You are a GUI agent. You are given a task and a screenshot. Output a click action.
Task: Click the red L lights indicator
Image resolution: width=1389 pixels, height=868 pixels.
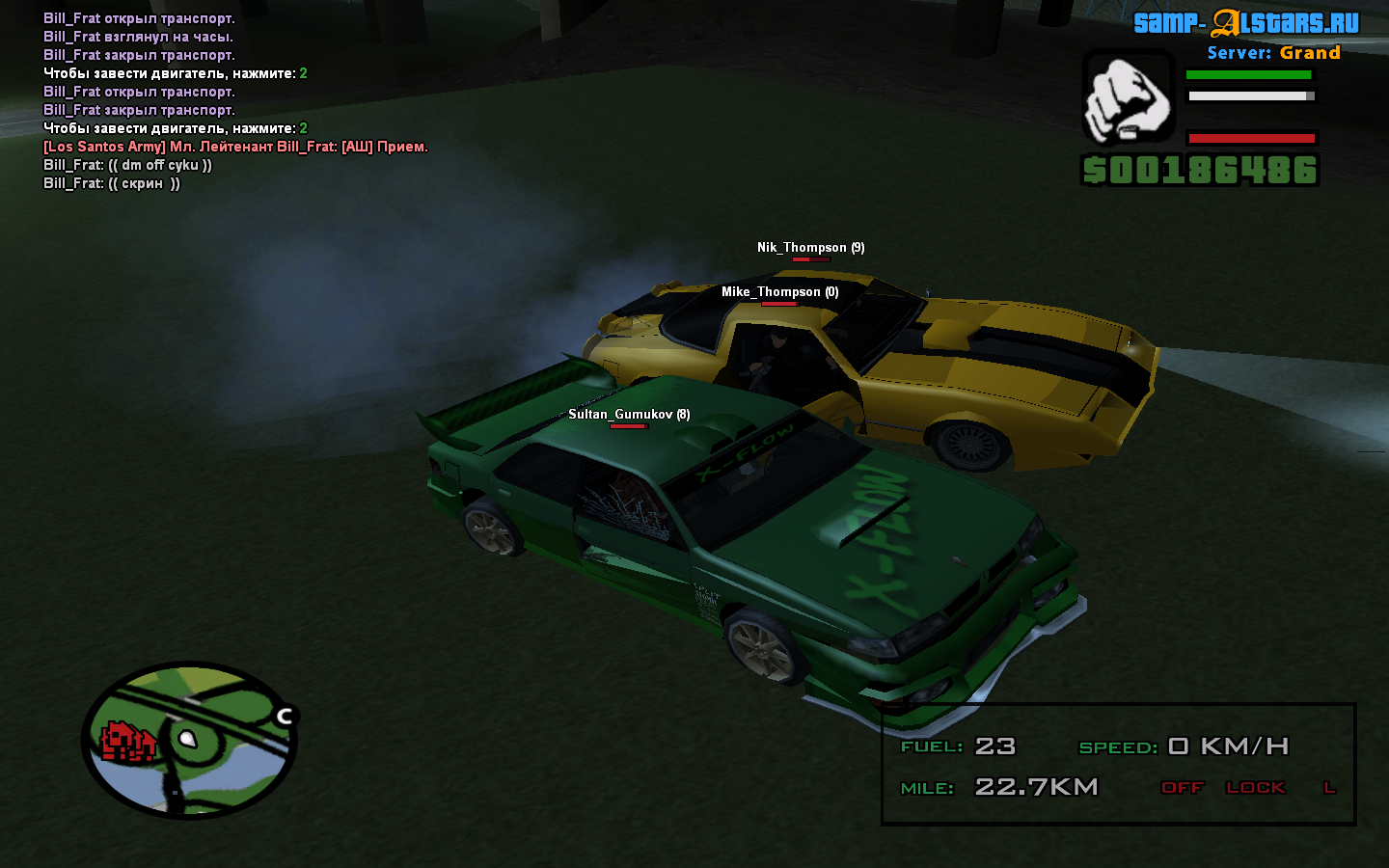click(1329, 787)
